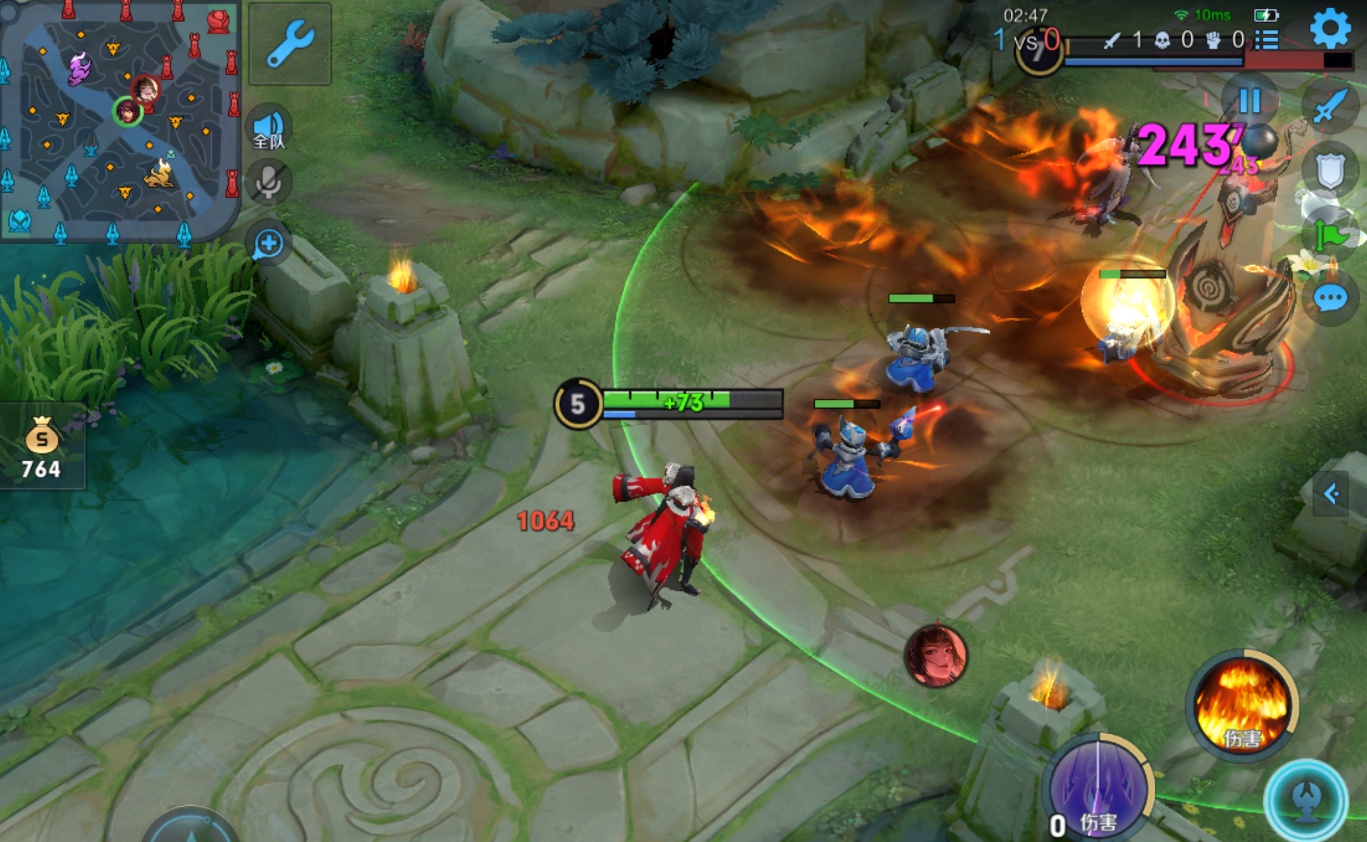Screen dimensions: 1367x842
Task: Open the chat bubble quick messages
Action: tap(1330, 298)
